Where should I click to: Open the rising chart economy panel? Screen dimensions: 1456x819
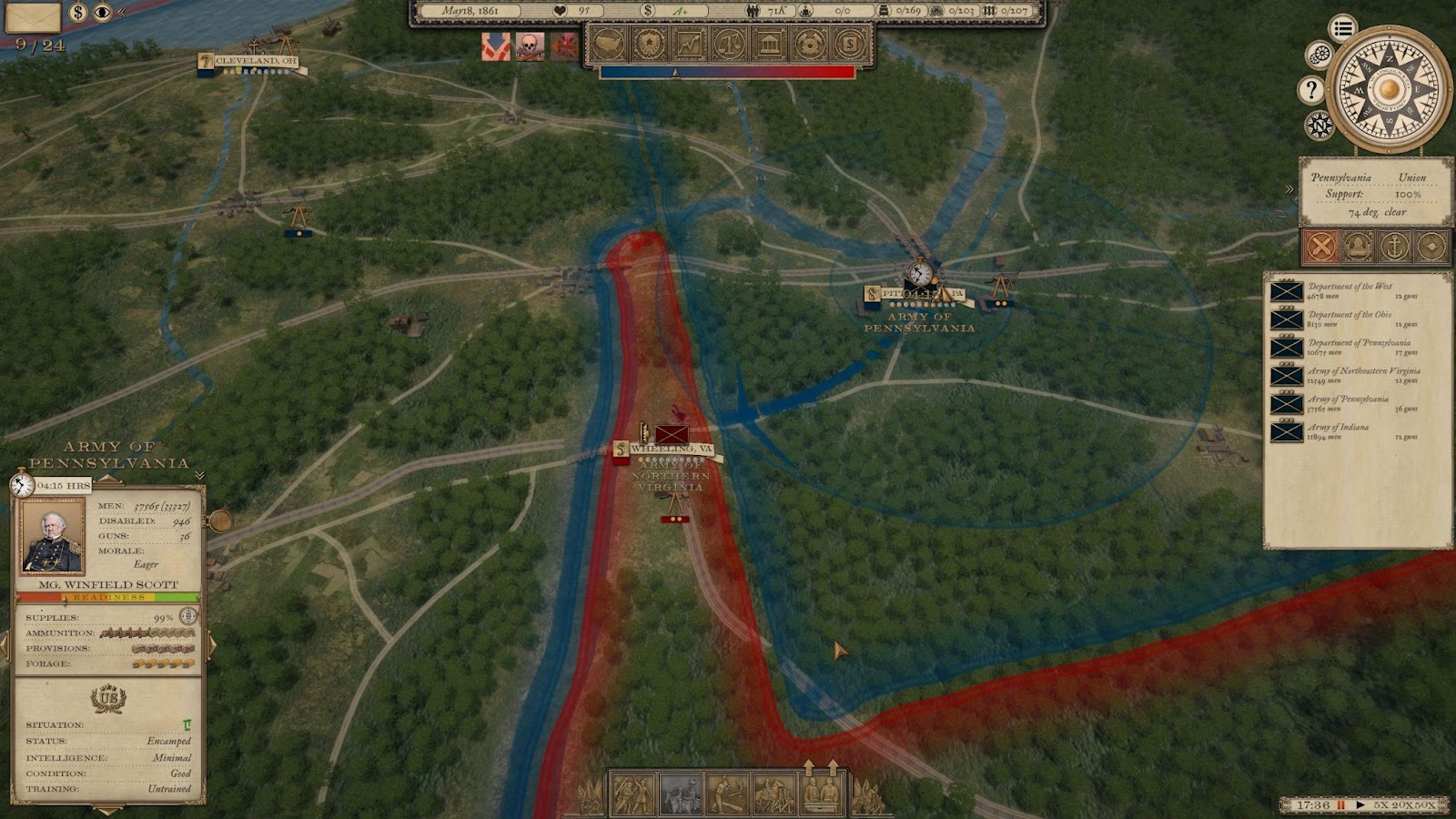(x=690, y=43)
